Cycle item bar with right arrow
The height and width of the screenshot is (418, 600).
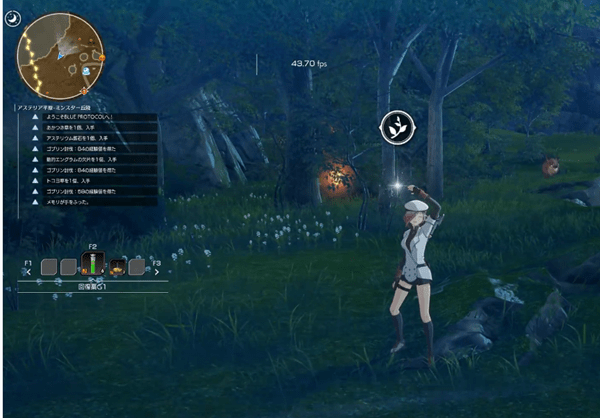(x=157, y=271)
